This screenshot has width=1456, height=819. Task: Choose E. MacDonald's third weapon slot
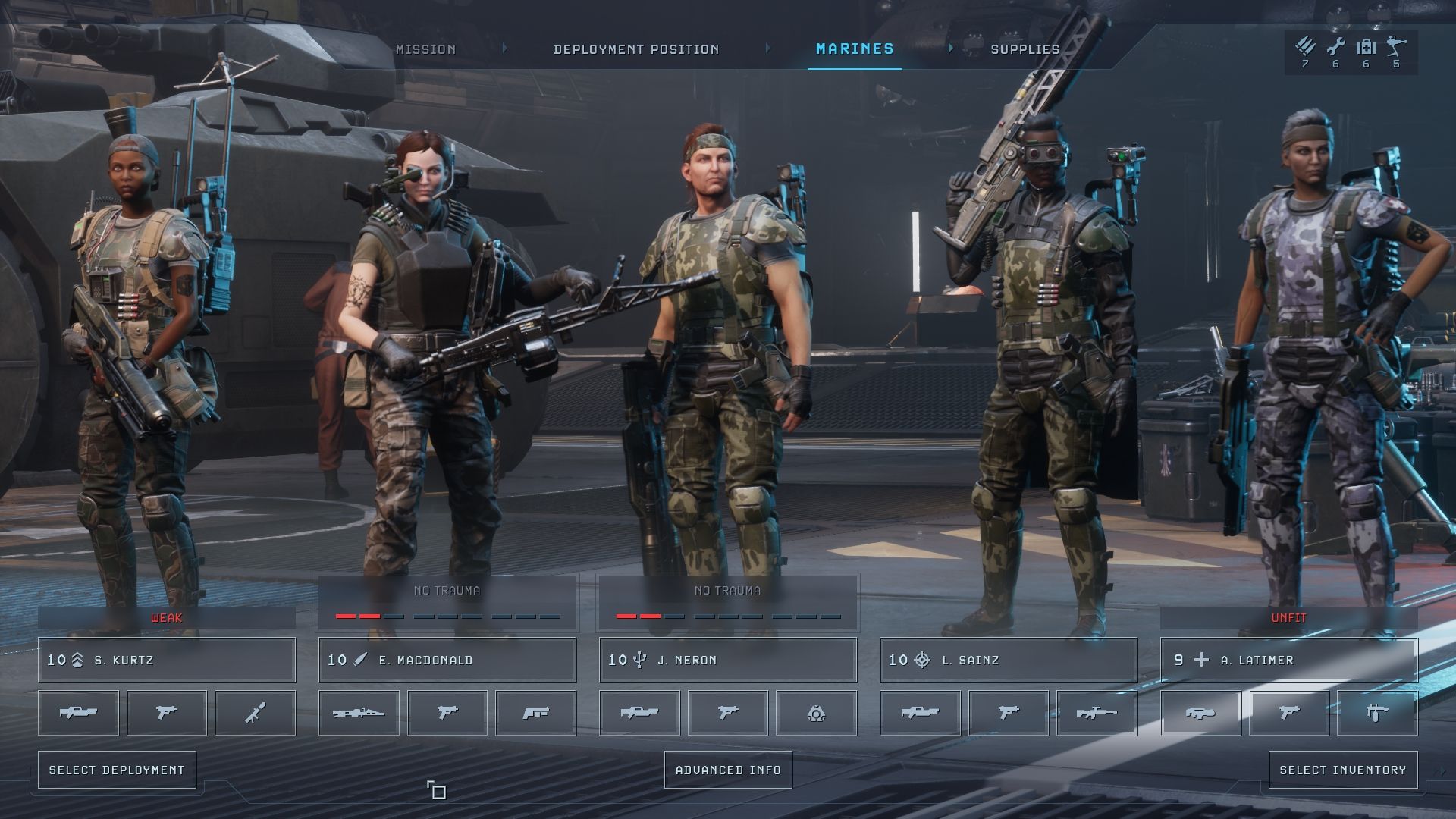[x=535, y=713]
